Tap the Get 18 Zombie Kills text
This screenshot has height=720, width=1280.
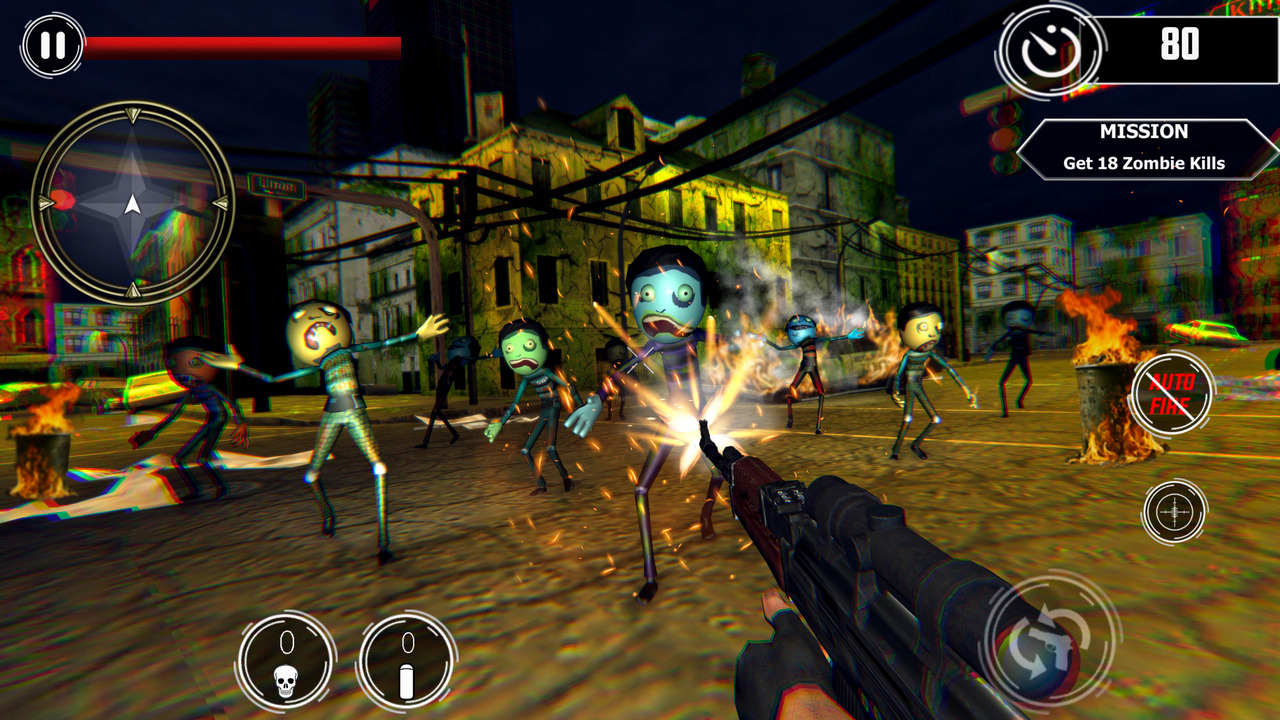click(1143, 165)
